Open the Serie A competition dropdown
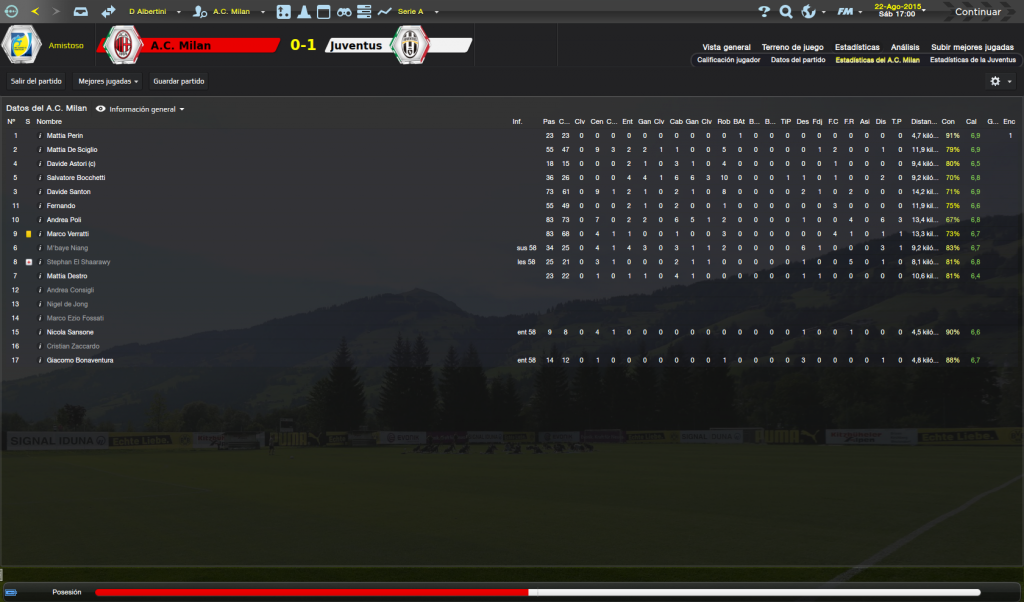The image size is (1024, 602). coord(412,12)
